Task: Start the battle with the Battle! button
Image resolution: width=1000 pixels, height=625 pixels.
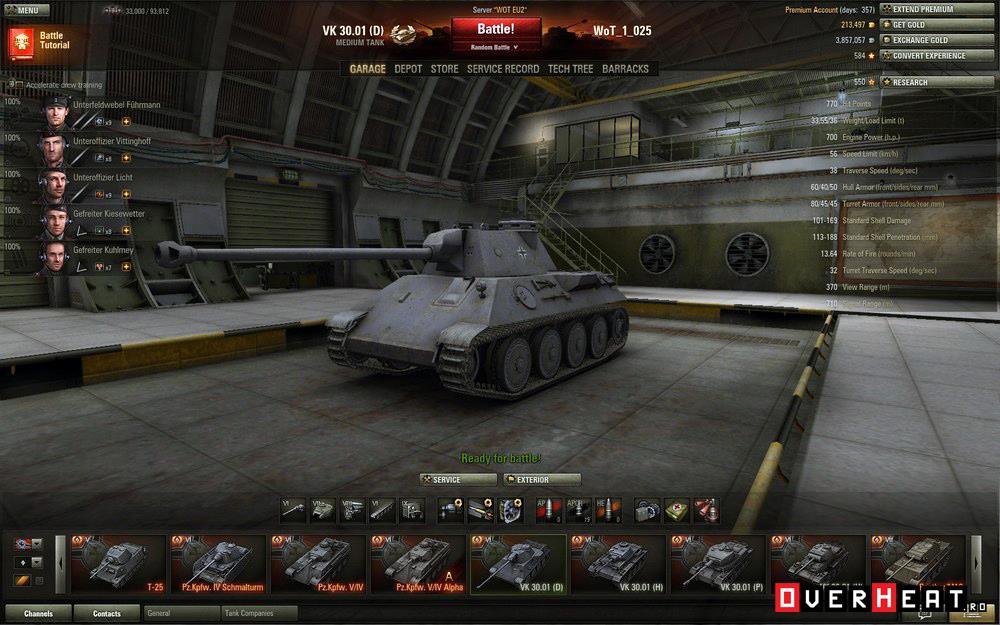Action: click(496, 29)
